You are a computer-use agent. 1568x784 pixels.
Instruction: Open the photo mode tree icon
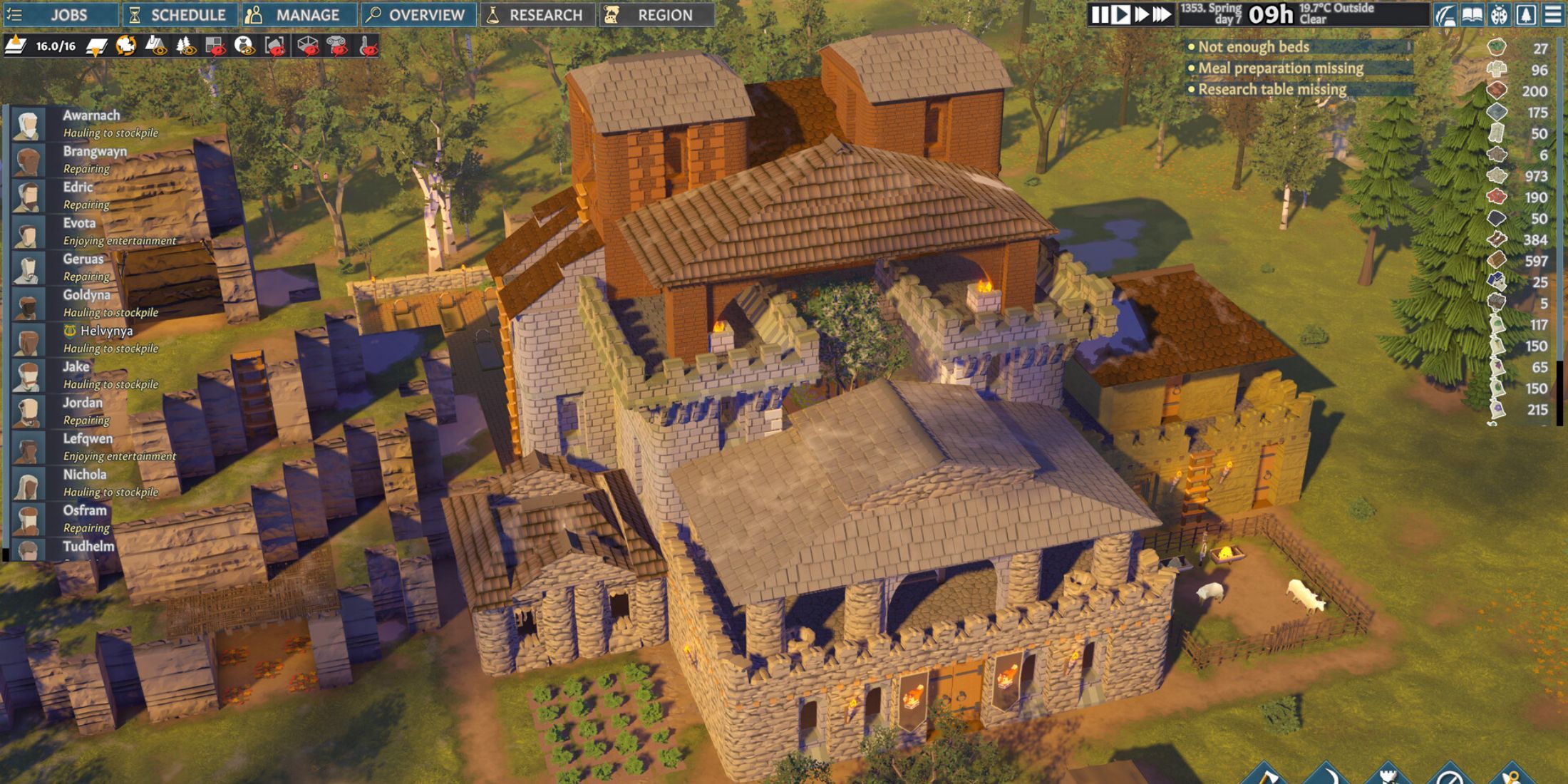(1525, 13)
